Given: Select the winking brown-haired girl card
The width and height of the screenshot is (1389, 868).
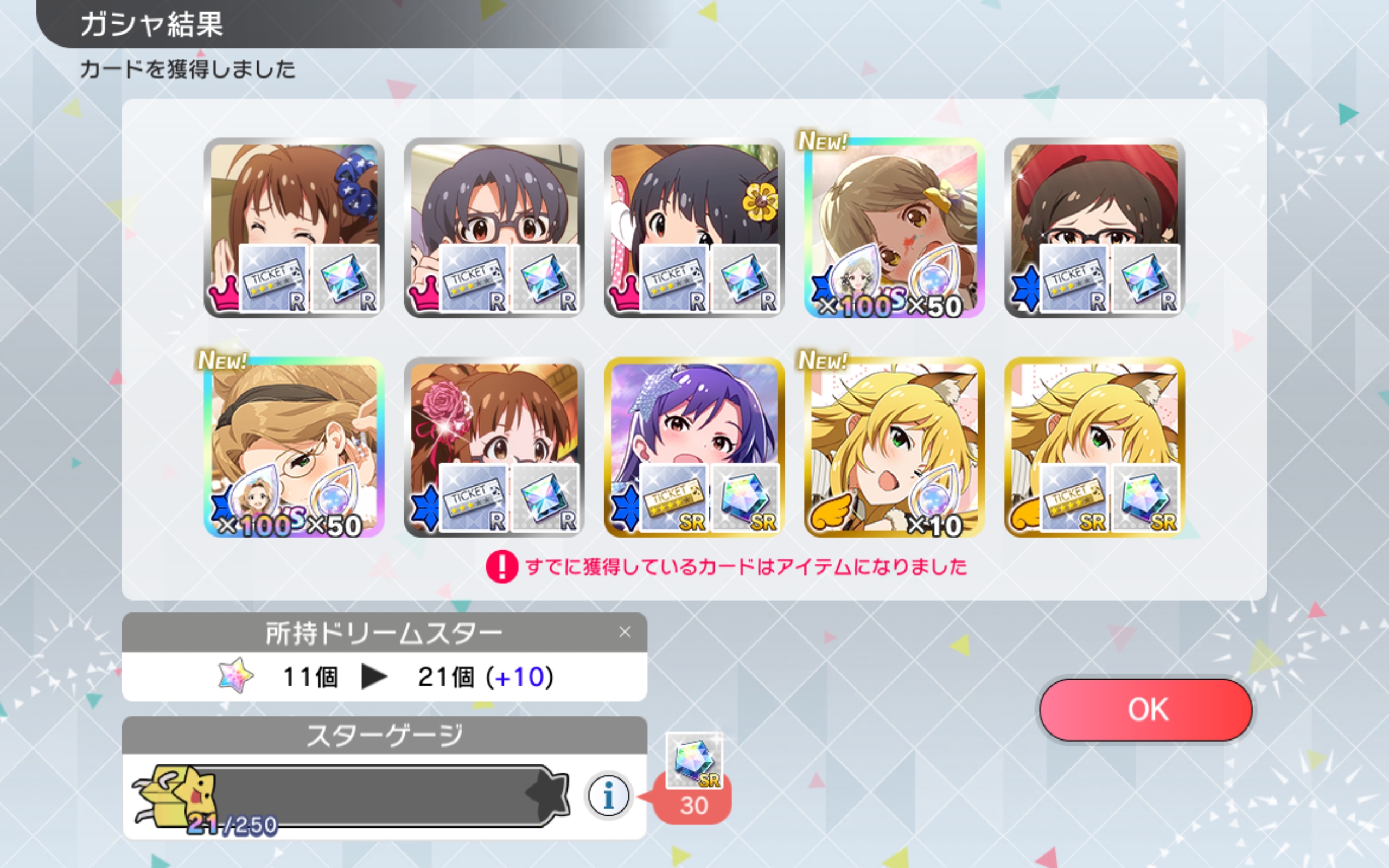Looking at the screenshot, I should coord(294,227).
